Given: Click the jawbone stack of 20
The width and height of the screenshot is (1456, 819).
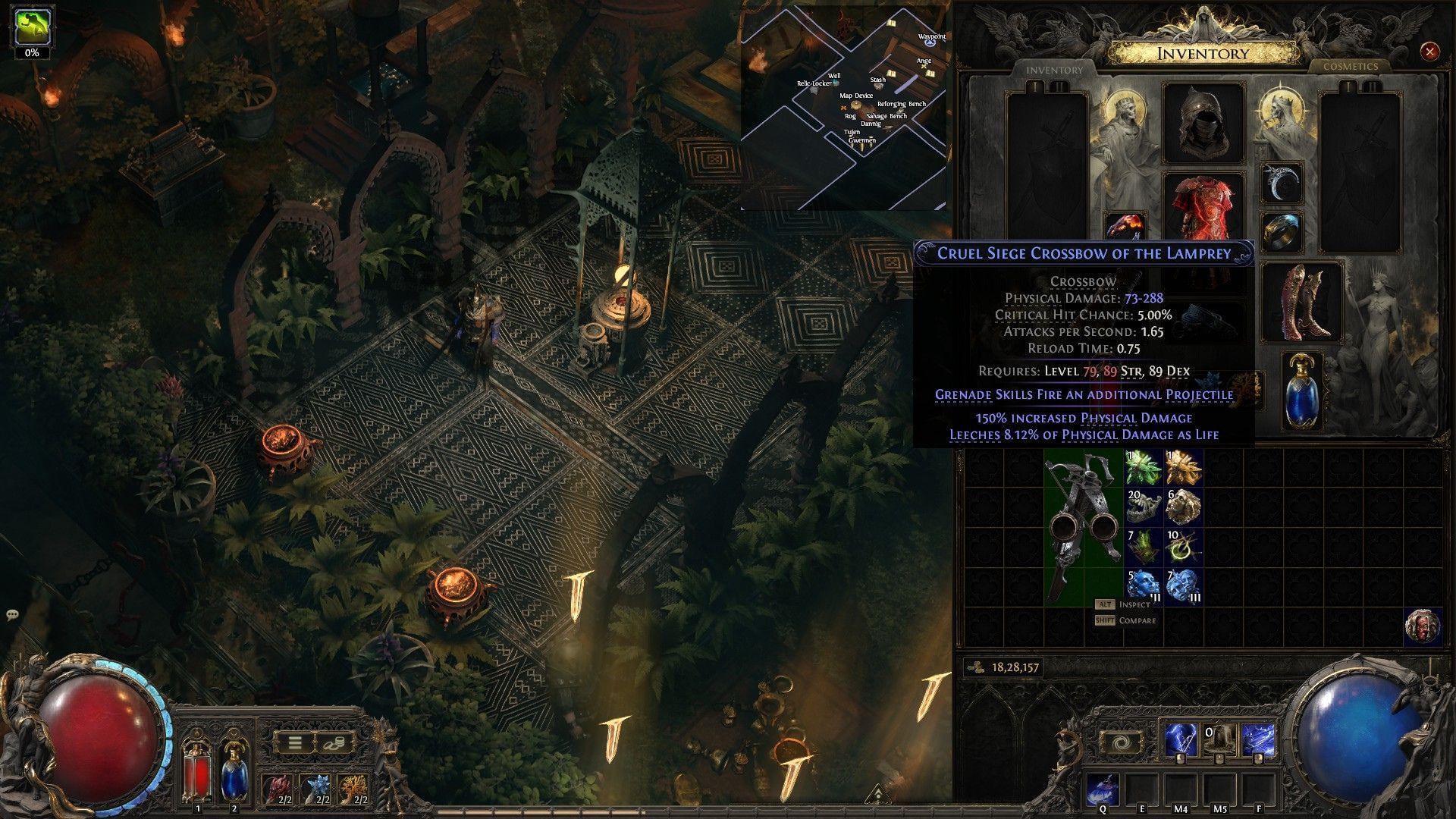Looking at the screenshot, I should [1143, 507].
